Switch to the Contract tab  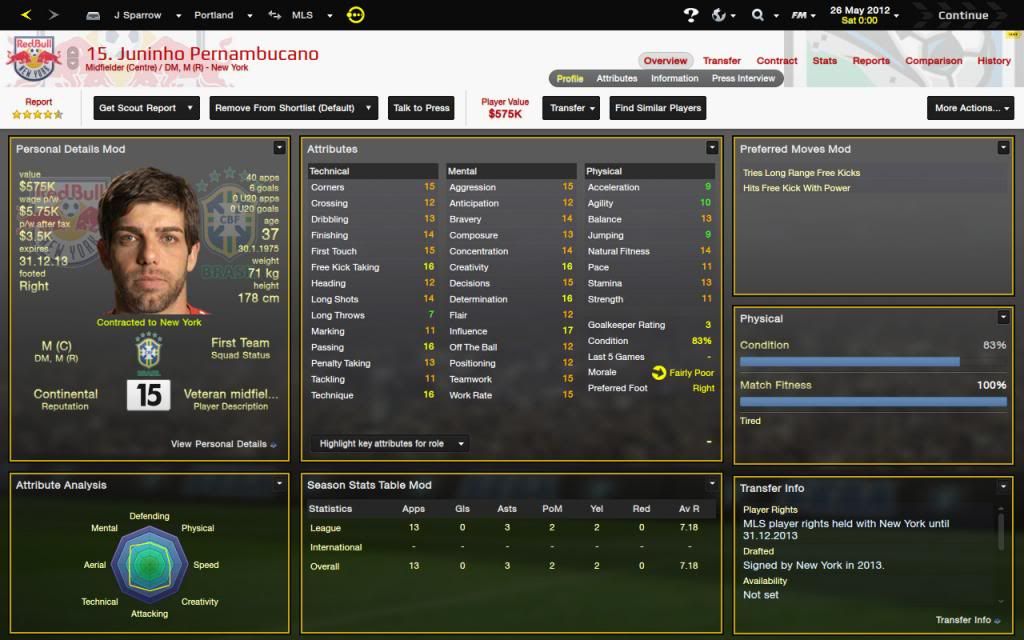pyautogui.click(x=776, y=61)
